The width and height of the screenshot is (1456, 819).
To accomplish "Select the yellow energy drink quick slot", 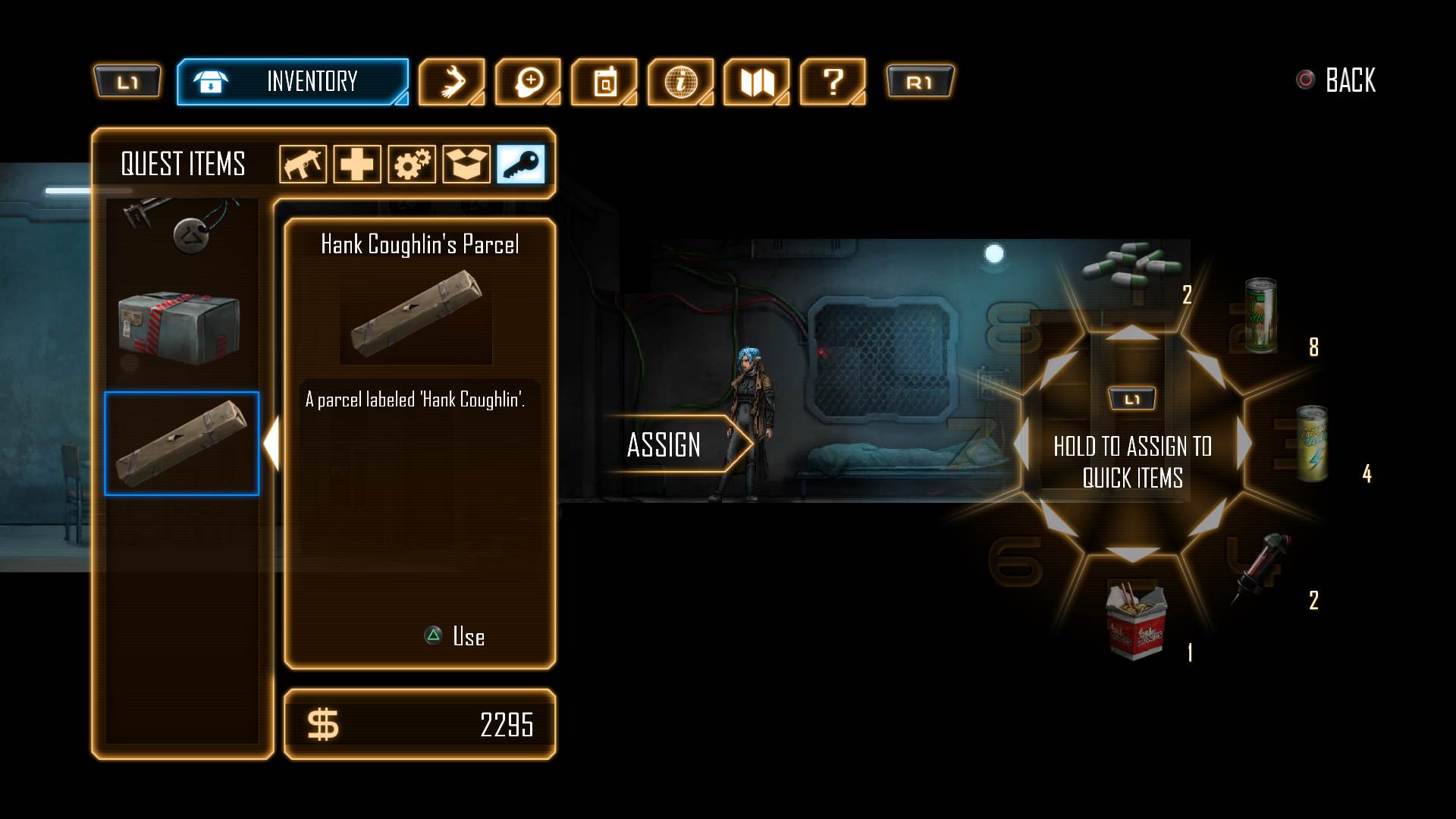I will pyautogui.click(x=1312, y=444).
